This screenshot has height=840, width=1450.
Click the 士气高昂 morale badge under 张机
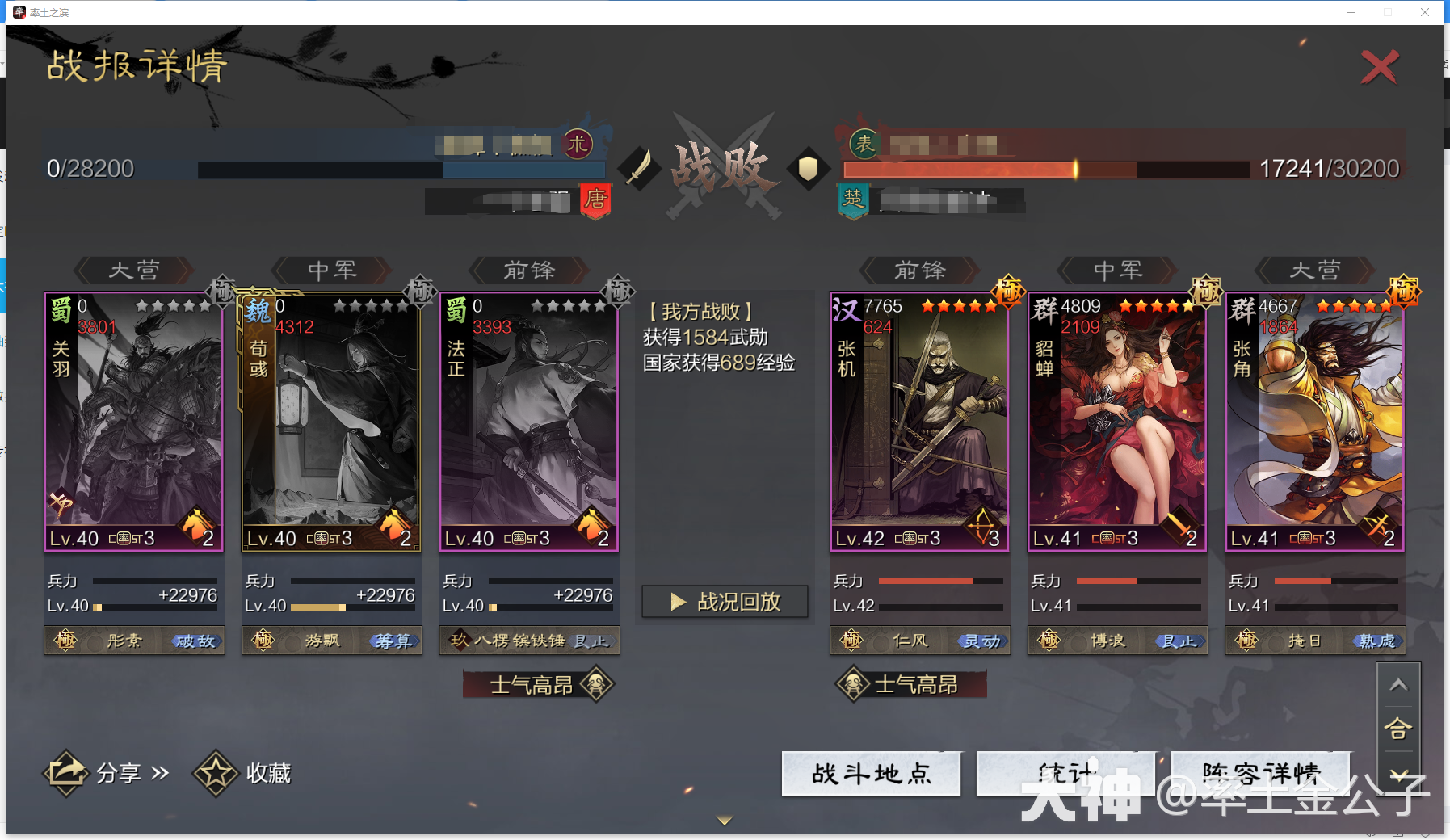click(x=909, y=683)
